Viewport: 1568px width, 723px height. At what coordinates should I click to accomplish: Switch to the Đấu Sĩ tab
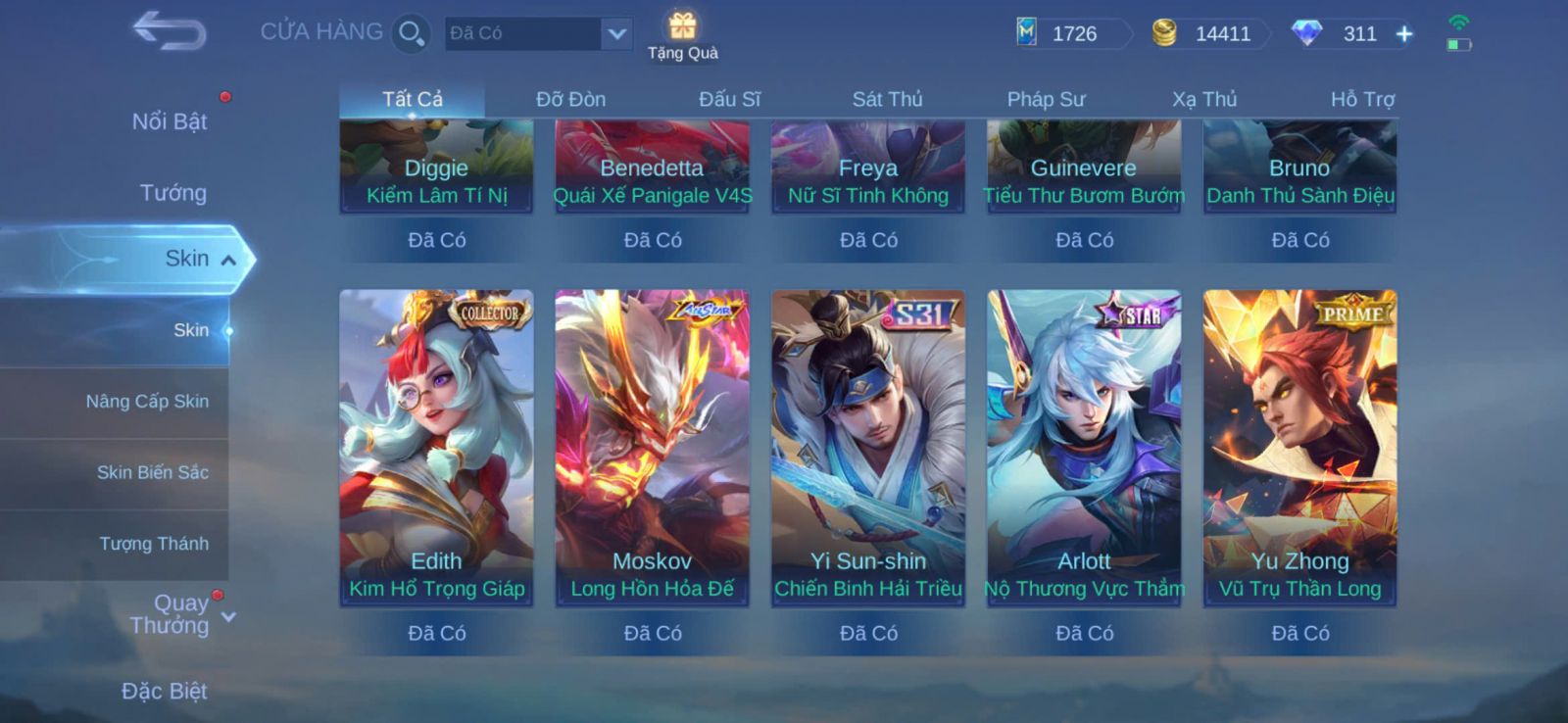click(x=729, y=99)
